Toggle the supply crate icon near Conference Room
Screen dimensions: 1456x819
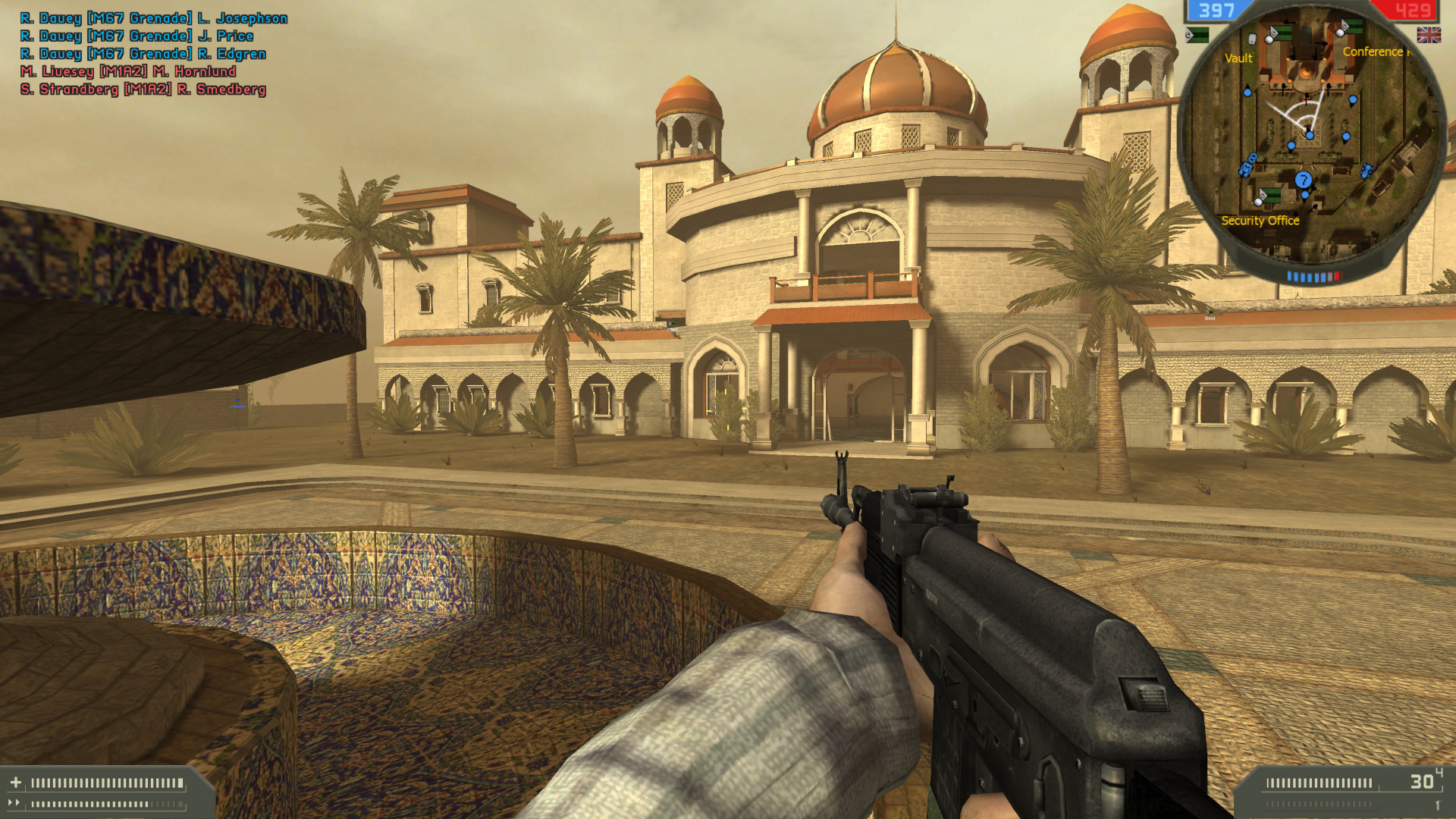click(x=1339, y=33)
